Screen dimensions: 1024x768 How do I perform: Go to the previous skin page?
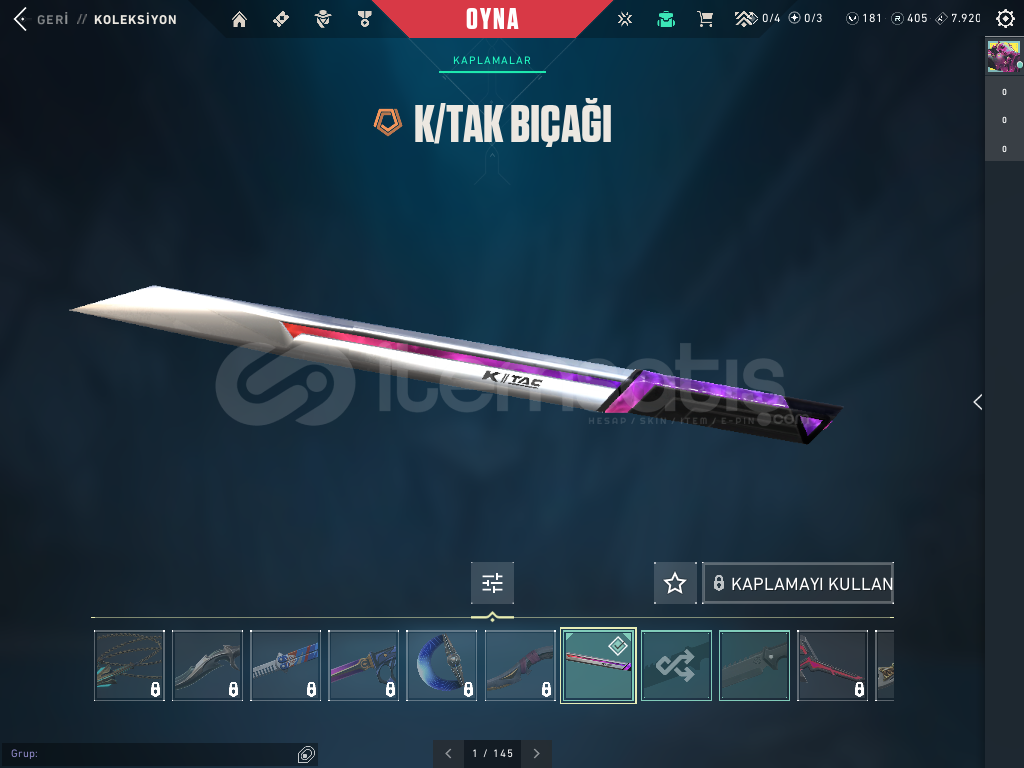tap(448, 754)
